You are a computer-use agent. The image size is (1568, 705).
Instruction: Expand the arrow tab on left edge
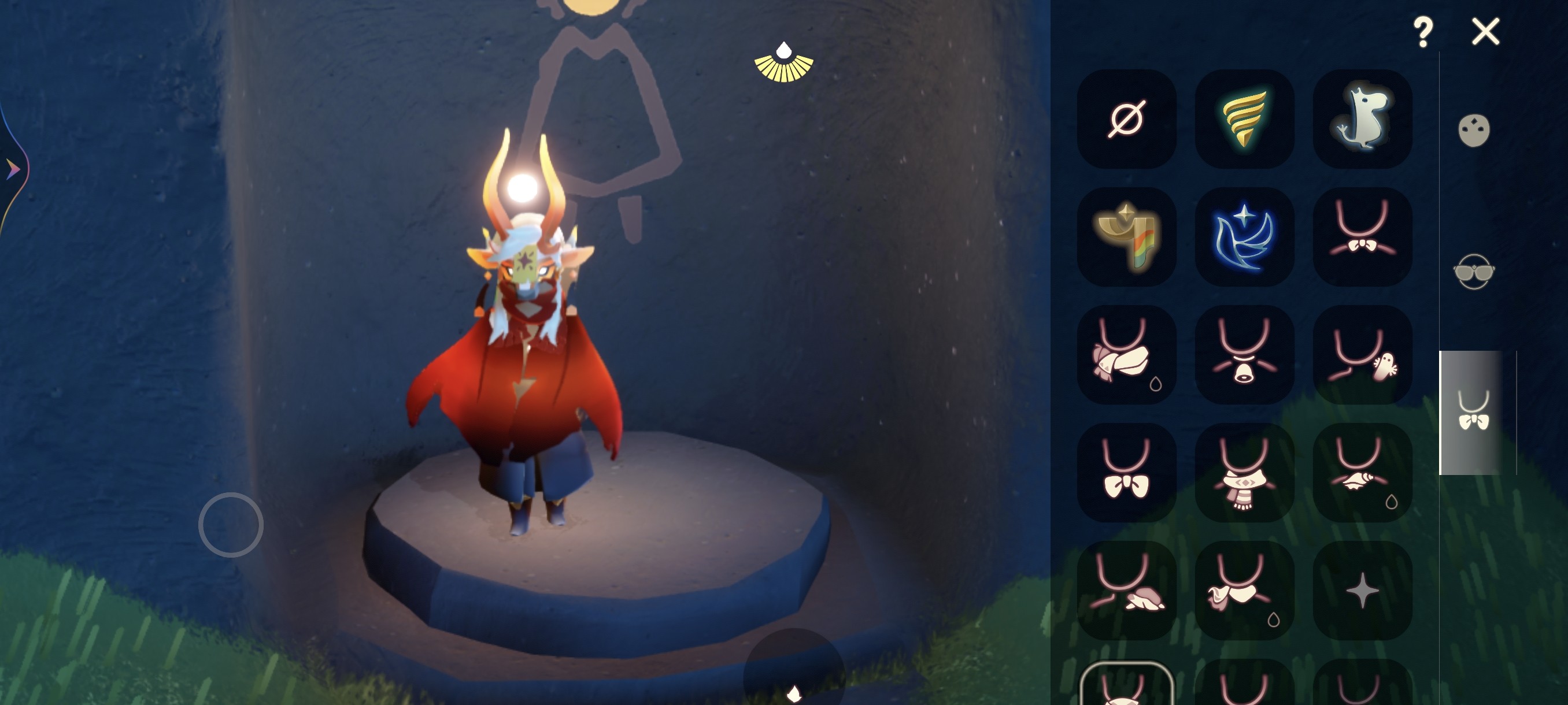pyautogui.click(x=12, y=169)
